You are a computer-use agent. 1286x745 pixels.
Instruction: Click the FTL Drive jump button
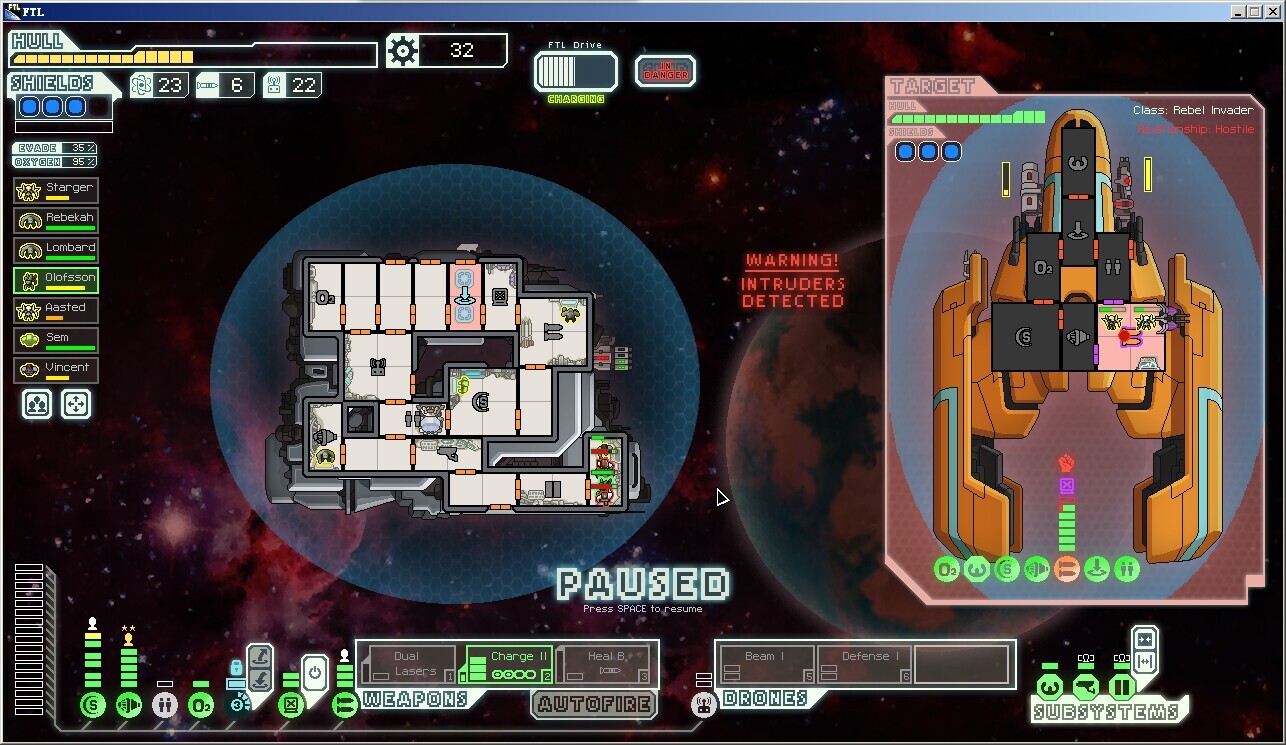point(576,72)
